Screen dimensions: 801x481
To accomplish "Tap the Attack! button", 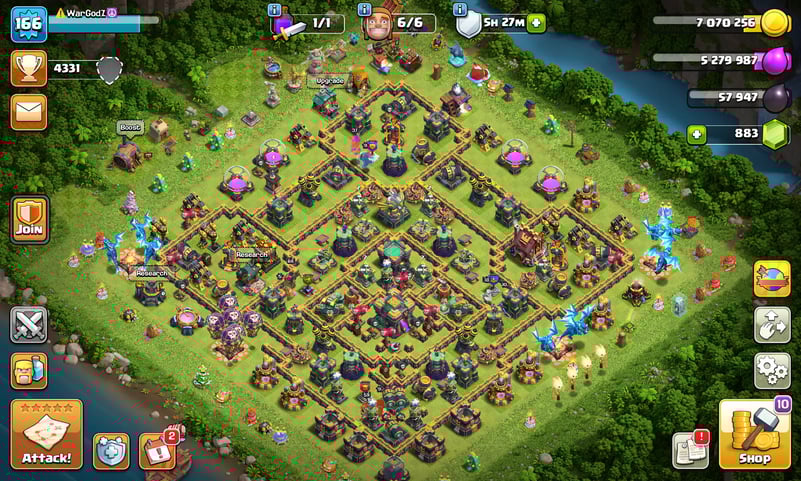I will (46, 434).
